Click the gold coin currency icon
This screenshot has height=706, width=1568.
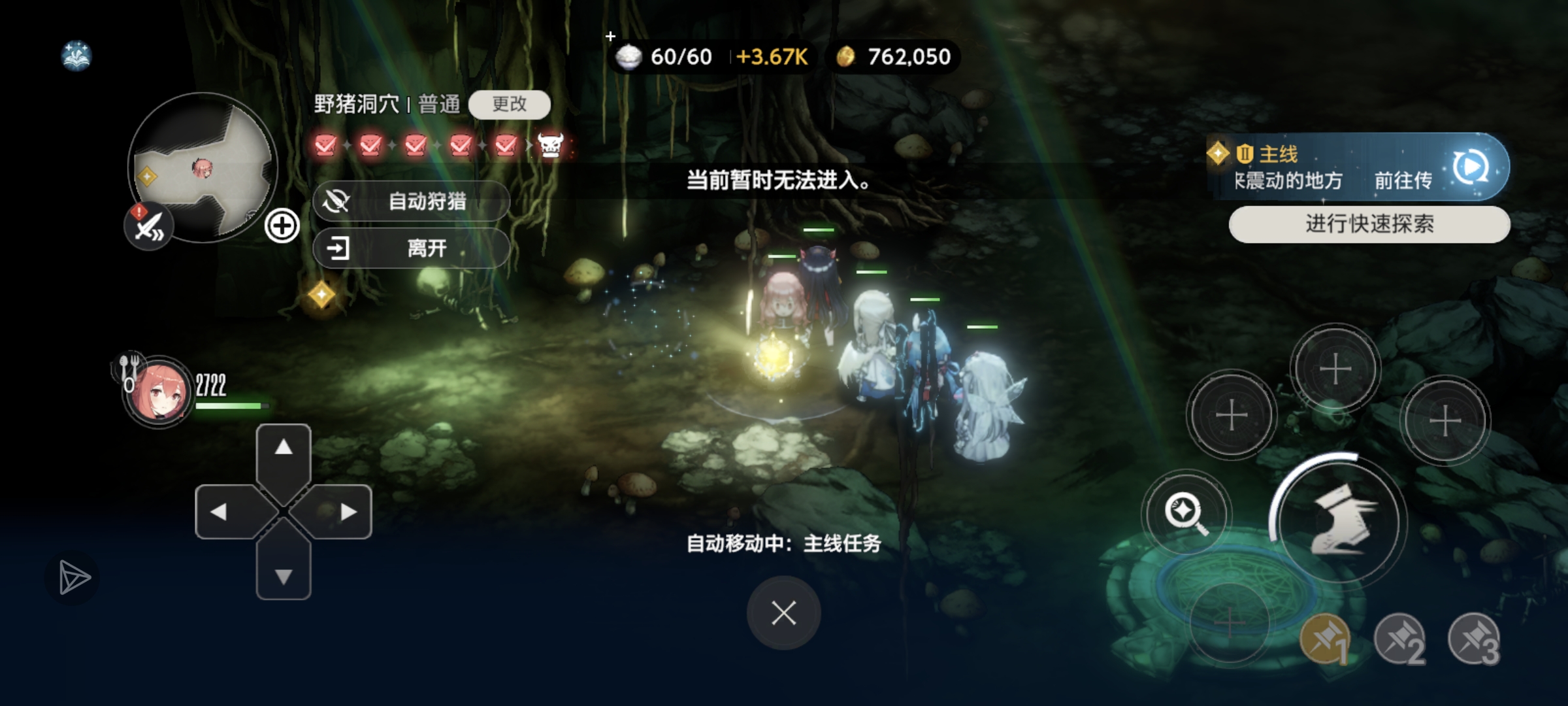point(845,57)
